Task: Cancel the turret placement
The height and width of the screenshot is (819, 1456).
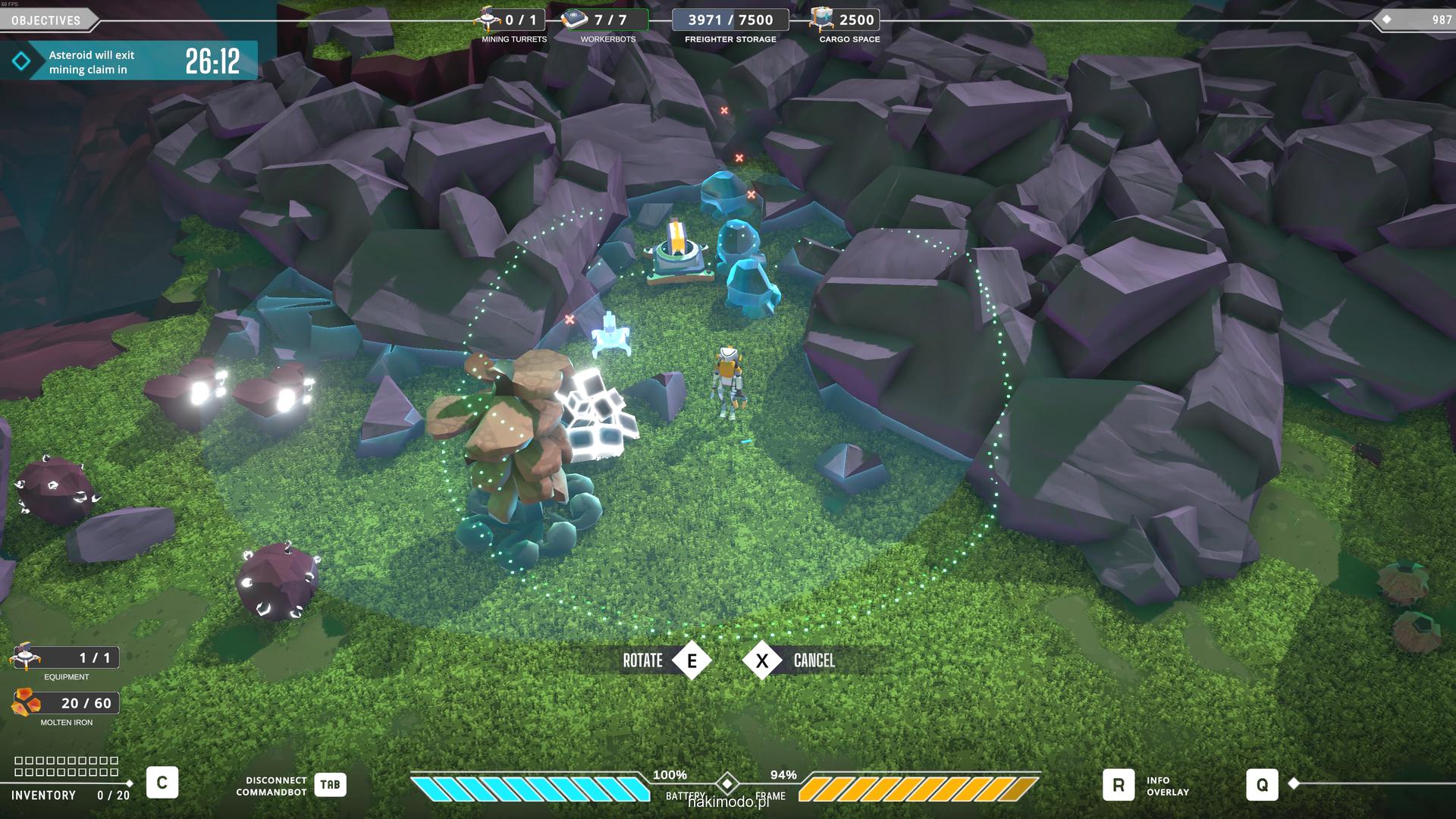Action: click(762, 661)
